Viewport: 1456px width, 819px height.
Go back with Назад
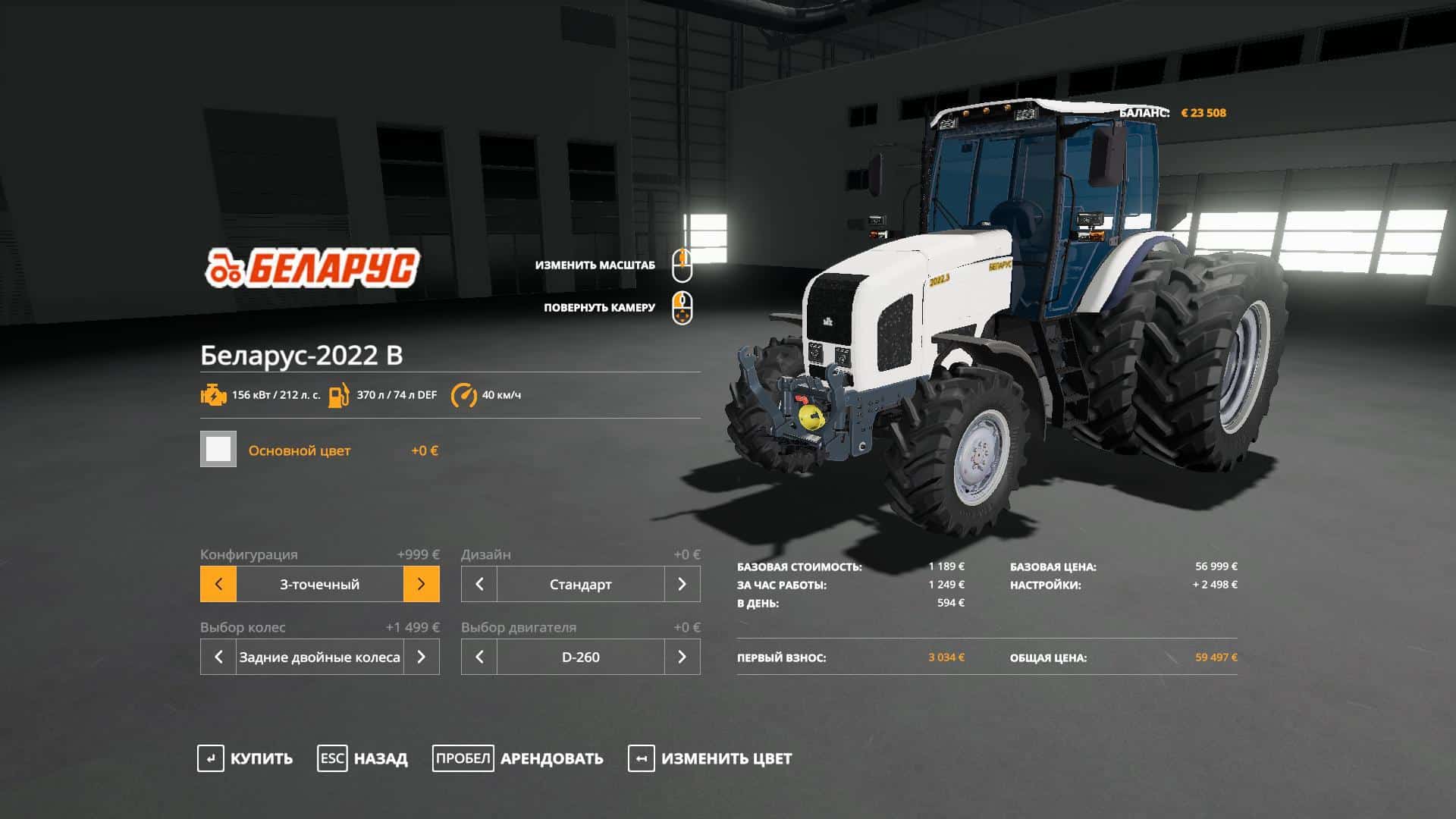click(x=362, y=758)
